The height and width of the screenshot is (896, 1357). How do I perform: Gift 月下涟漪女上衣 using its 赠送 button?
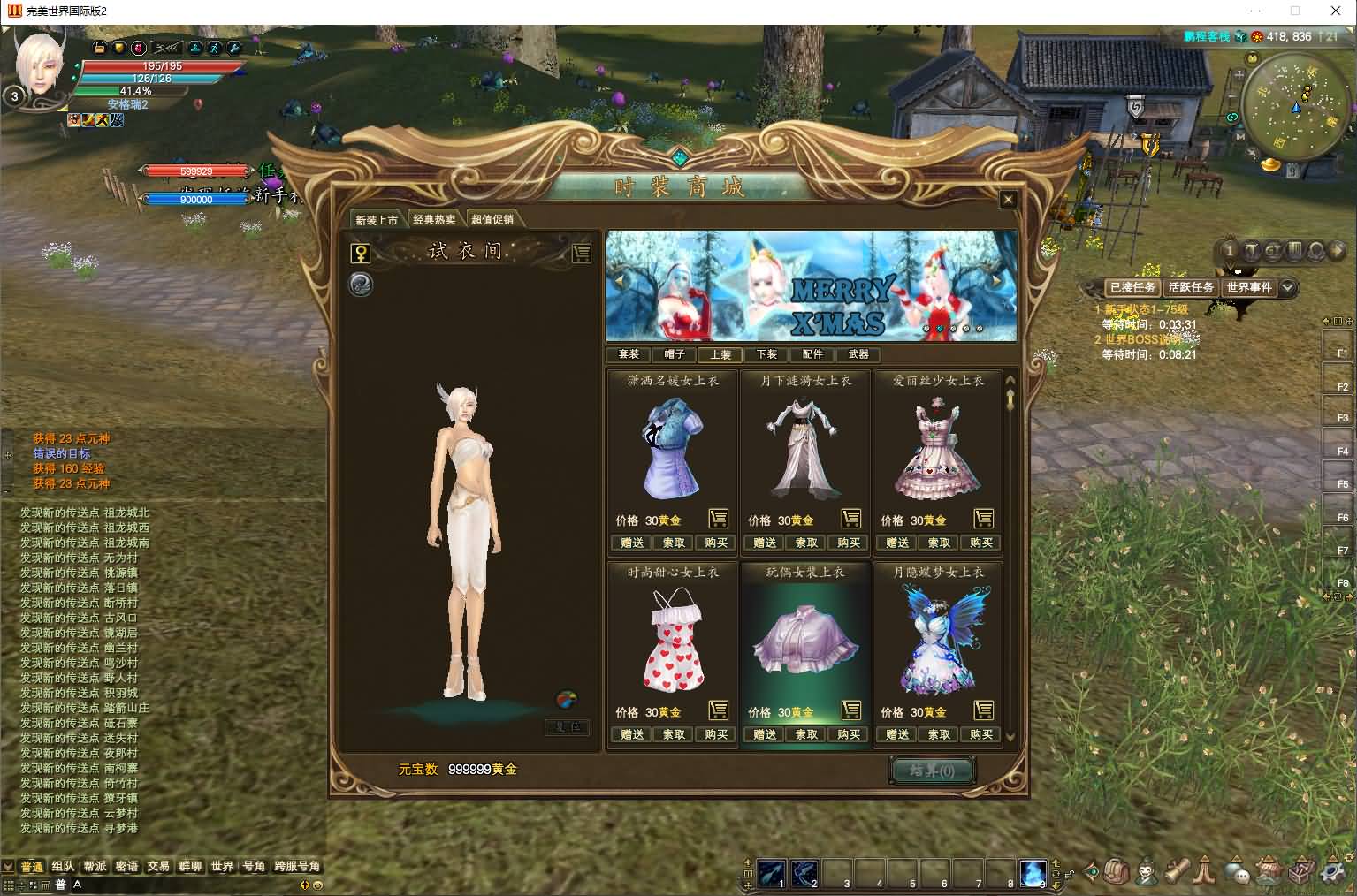tap(765, 543)
